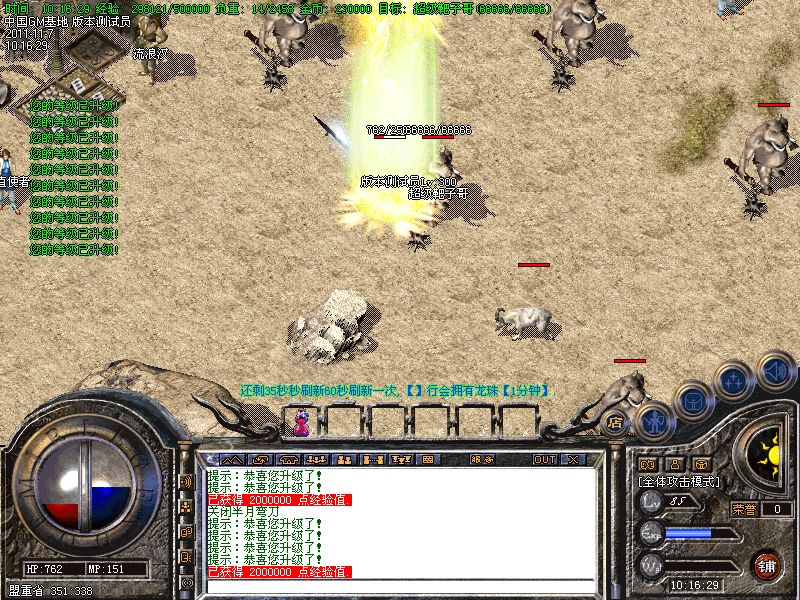Toggle sound with the speaker button

click(775, 371)
